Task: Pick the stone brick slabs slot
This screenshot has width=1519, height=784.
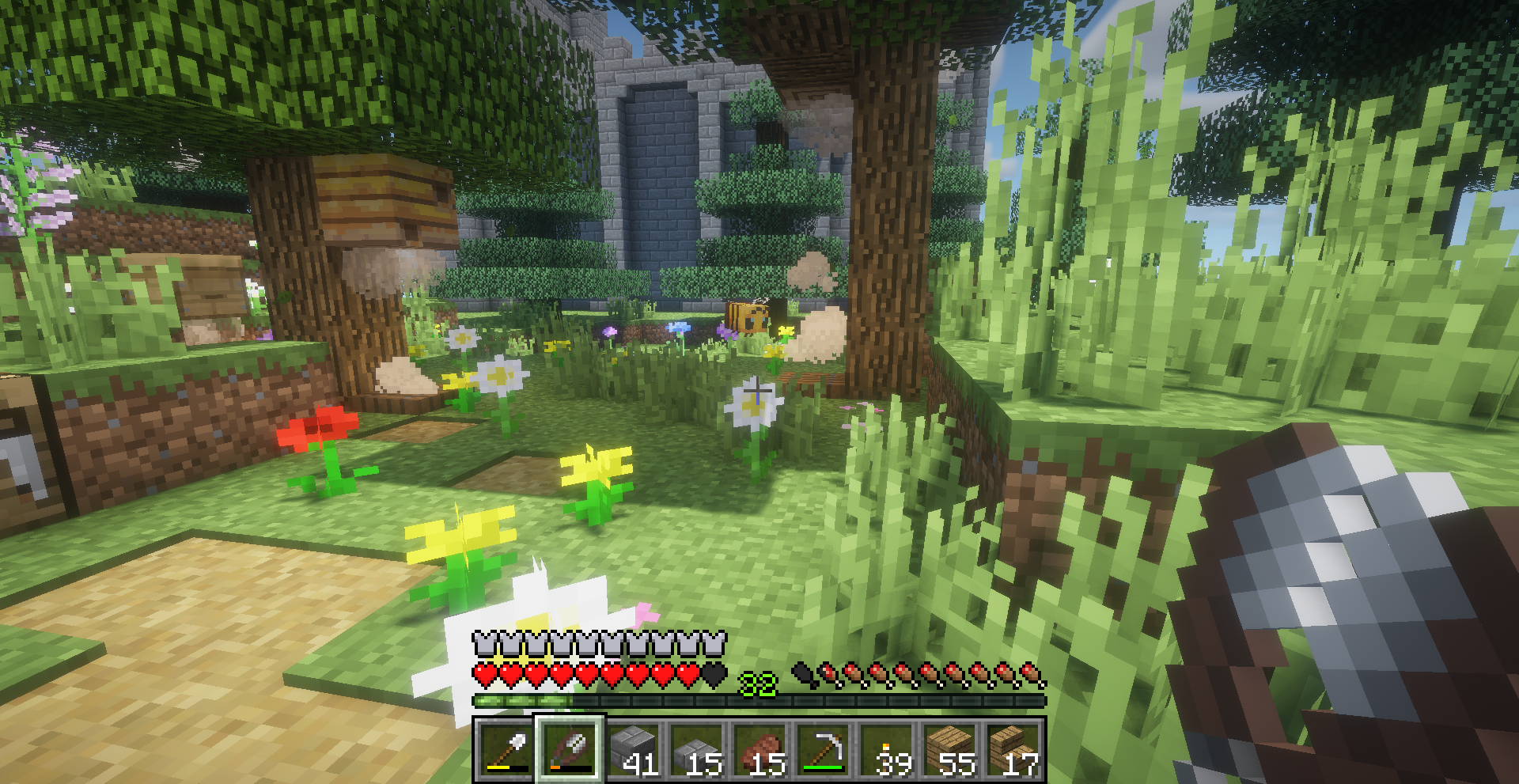Action: [696, 749]
